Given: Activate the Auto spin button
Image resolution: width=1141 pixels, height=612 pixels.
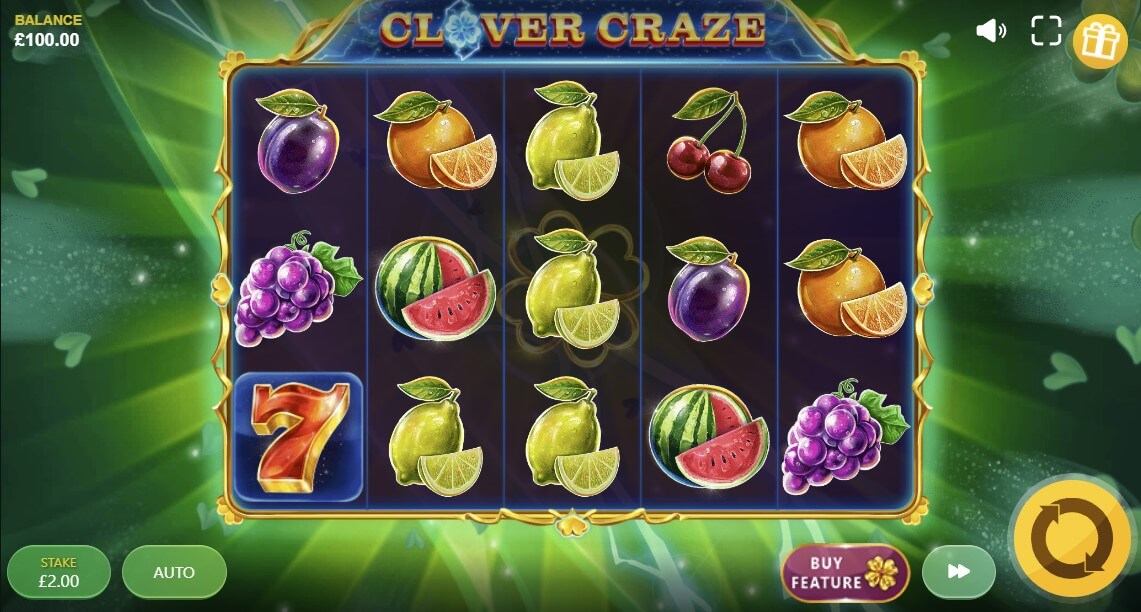Looking at the screenshot, I should coord(174,573).
